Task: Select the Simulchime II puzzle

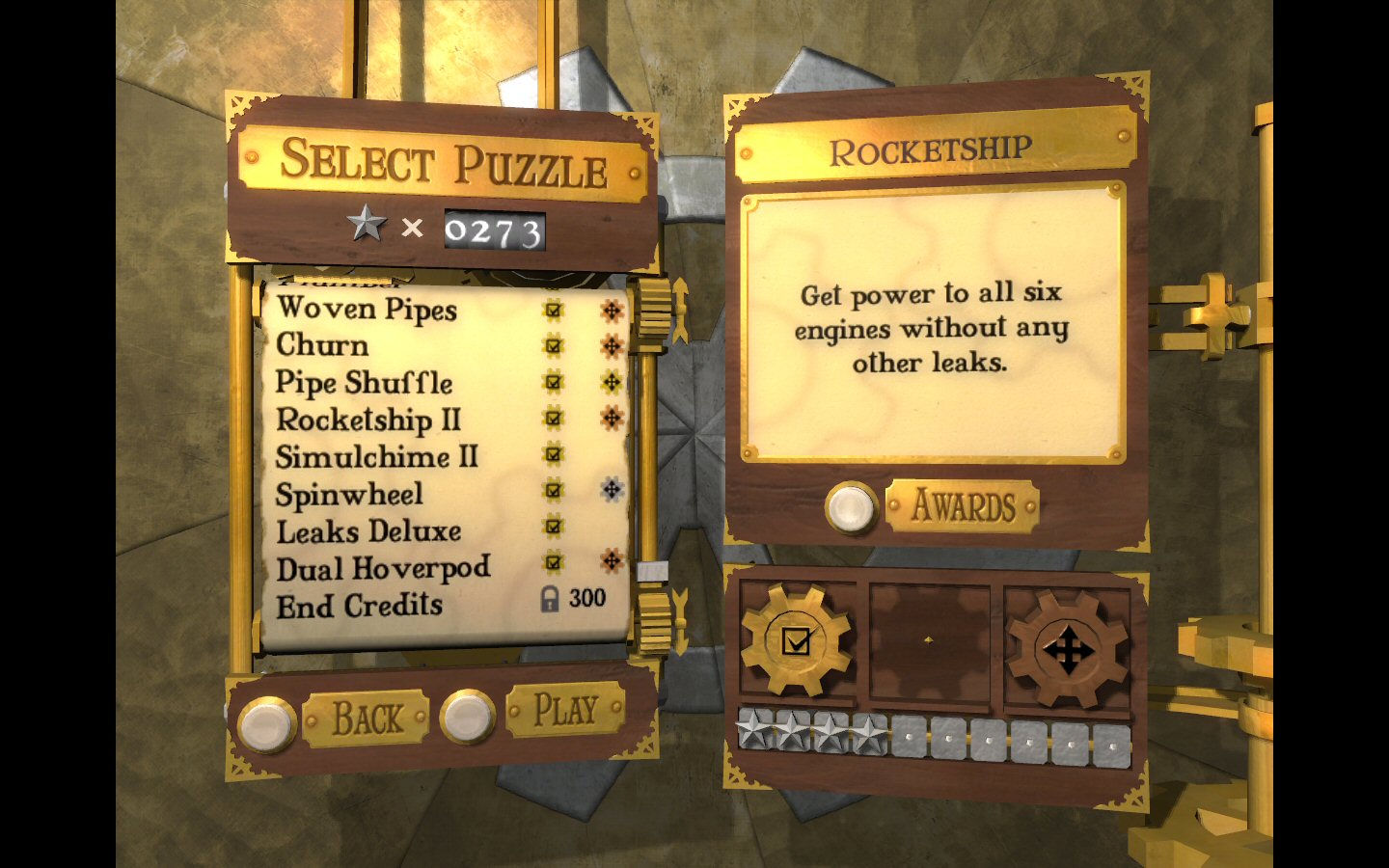Action: (376, 456)
